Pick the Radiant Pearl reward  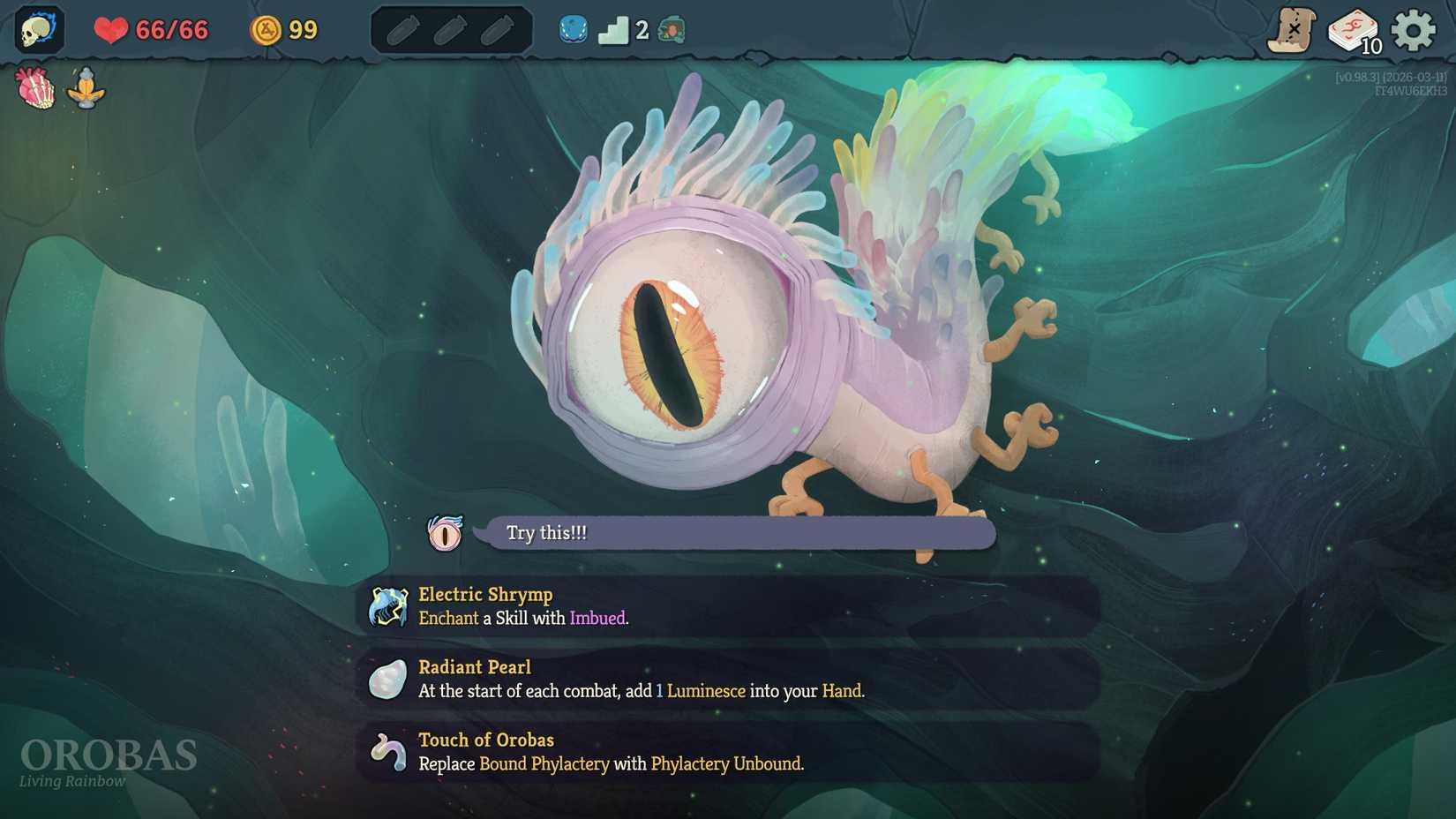(729, 679)
